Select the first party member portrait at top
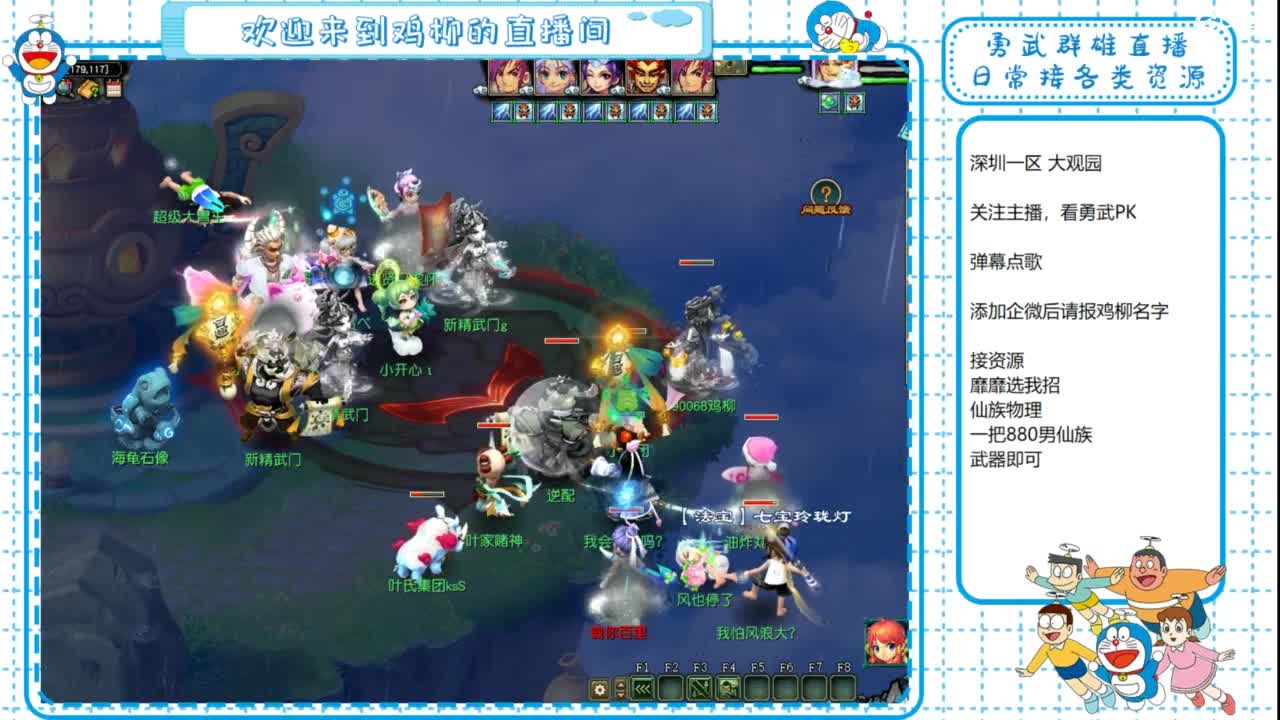Screen dimensions: 1280x720 pos(506,75)
